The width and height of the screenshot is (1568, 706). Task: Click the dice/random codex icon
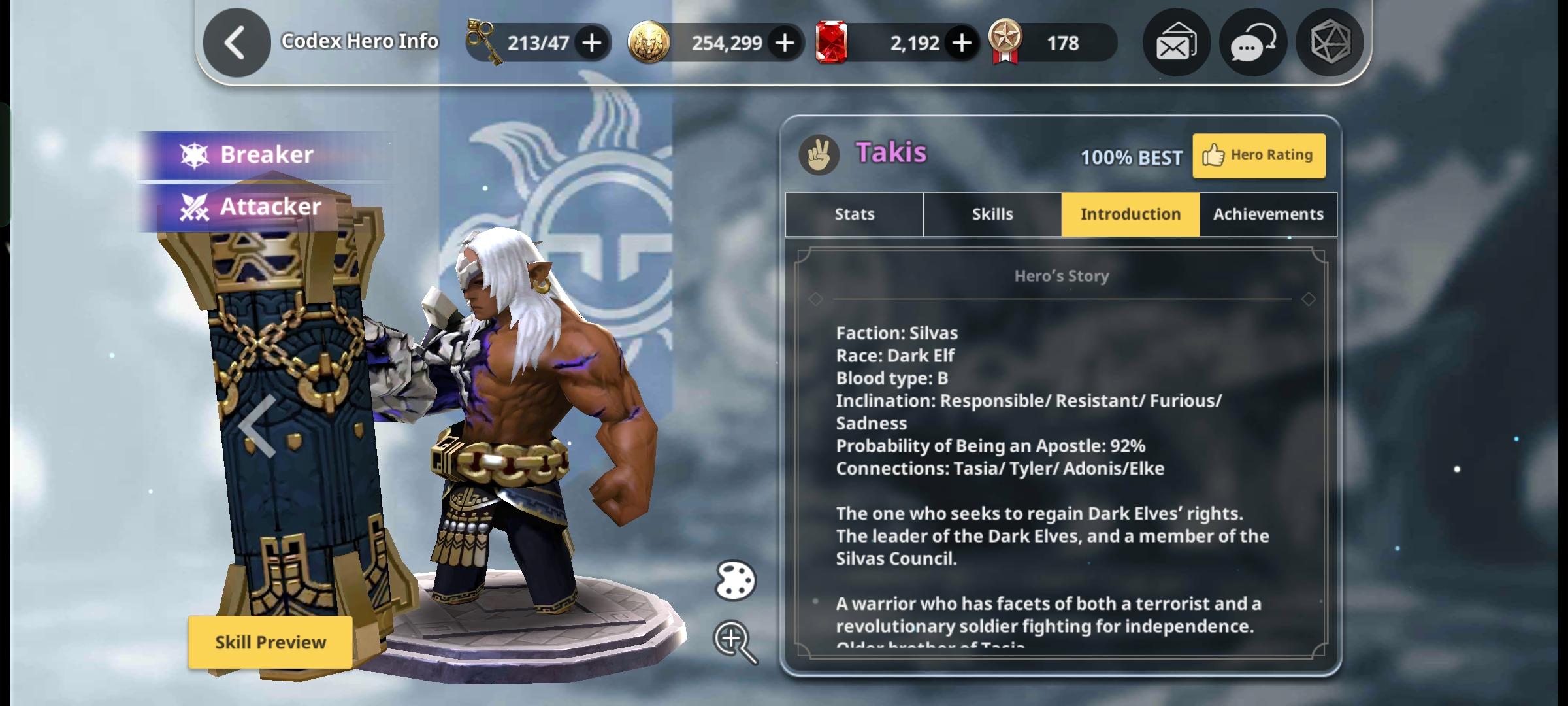pyautogui.click(x=1330, y=42)
